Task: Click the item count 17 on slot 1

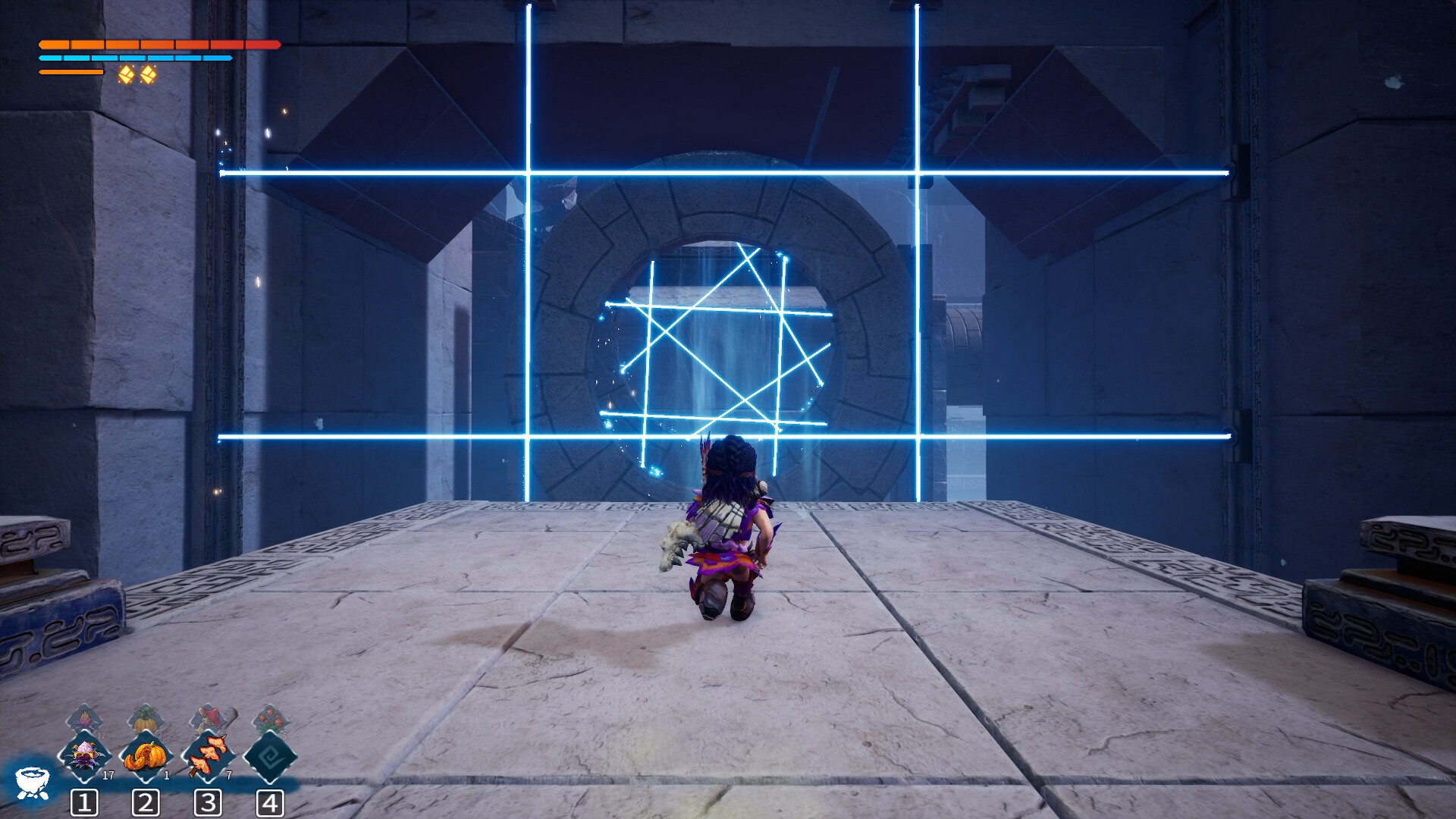Action: click(108, 775)
